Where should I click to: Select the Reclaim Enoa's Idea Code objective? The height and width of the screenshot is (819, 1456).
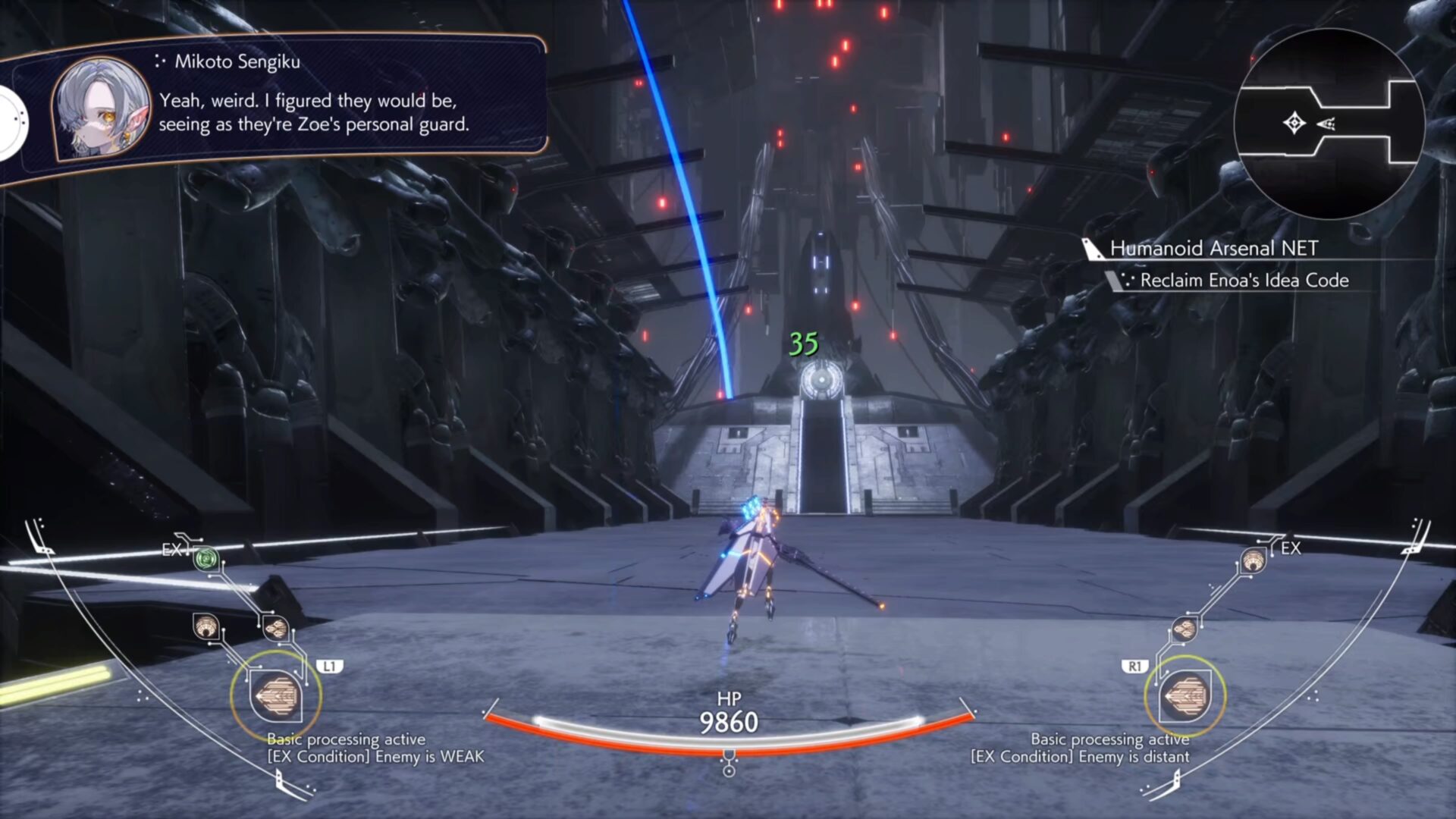1244,281
